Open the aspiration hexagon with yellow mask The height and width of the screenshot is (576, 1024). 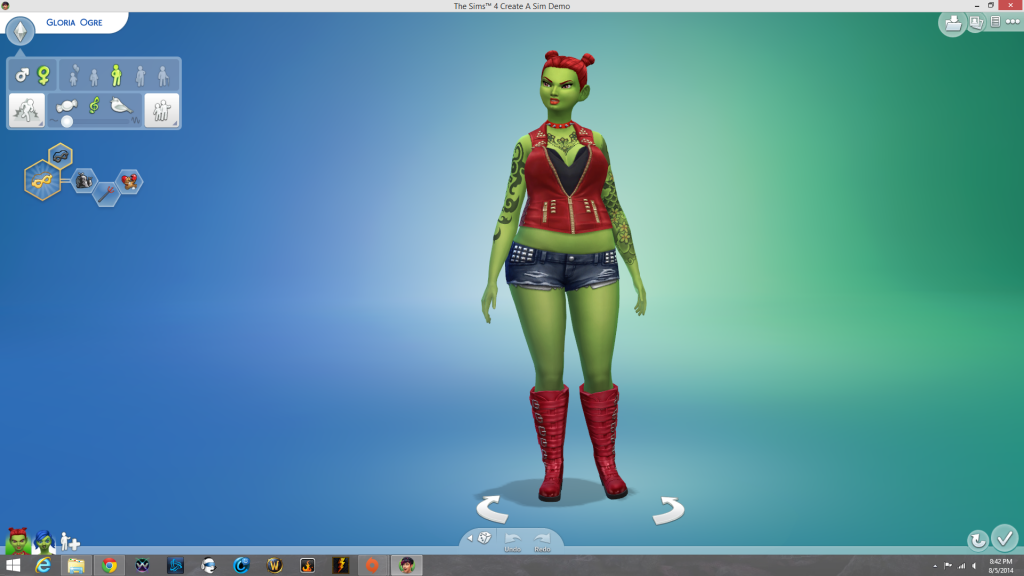[43, 180]
